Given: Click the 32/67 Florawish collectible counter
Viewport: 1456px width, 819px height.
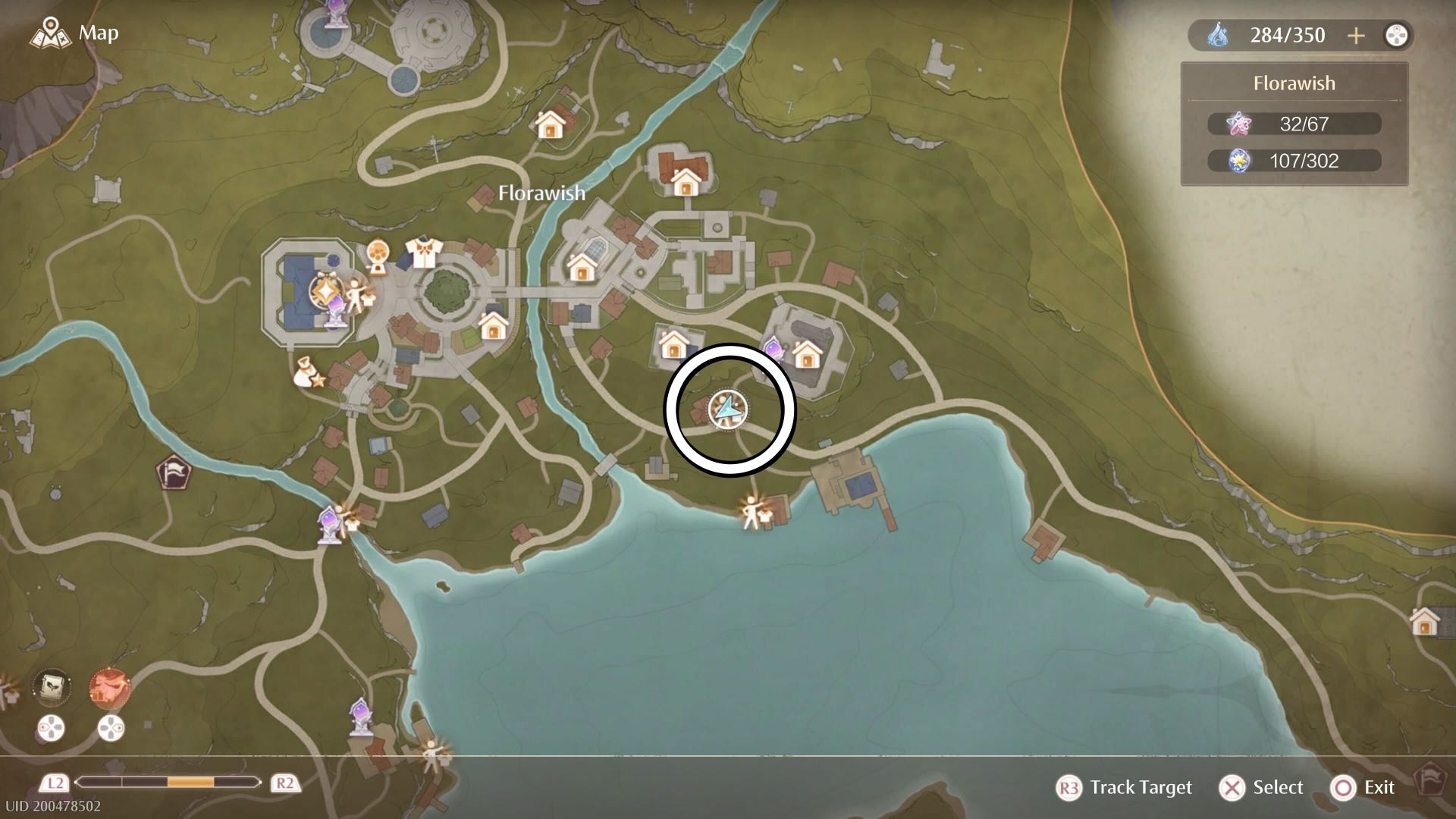Looking at the screenshot, I should click(1294, 124).
